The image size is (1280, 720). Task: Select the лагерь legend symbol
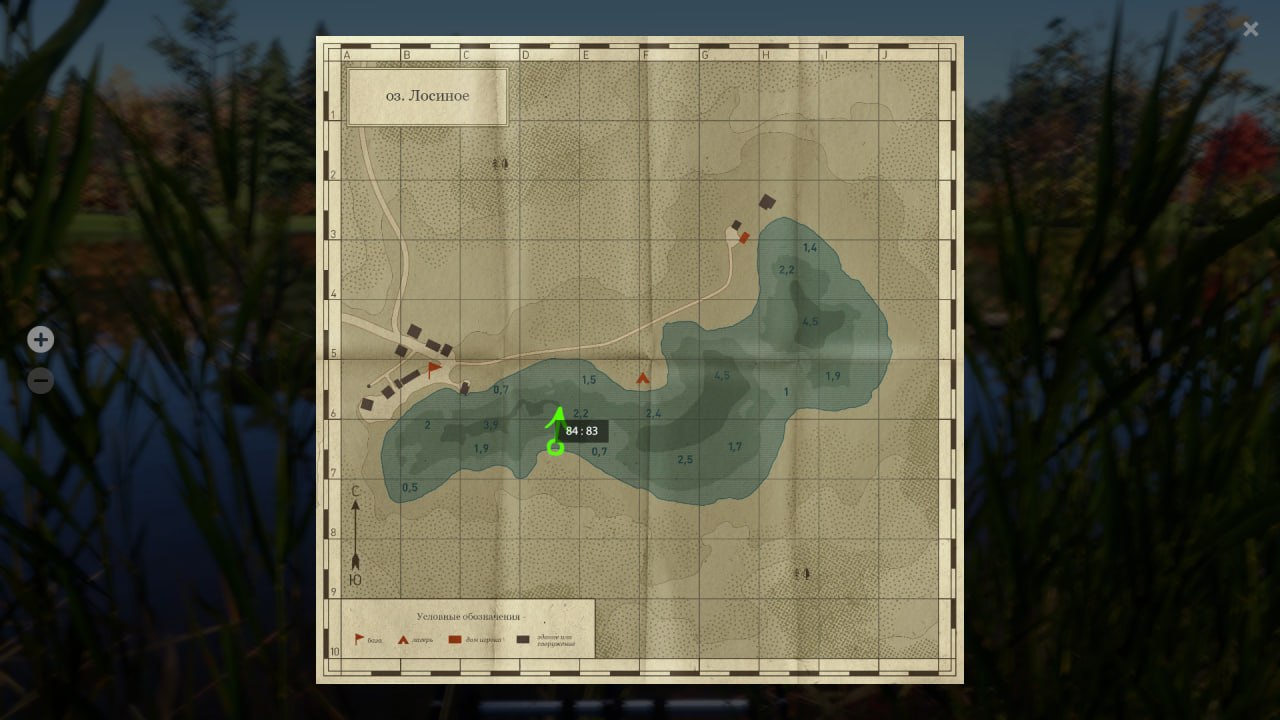403,640
